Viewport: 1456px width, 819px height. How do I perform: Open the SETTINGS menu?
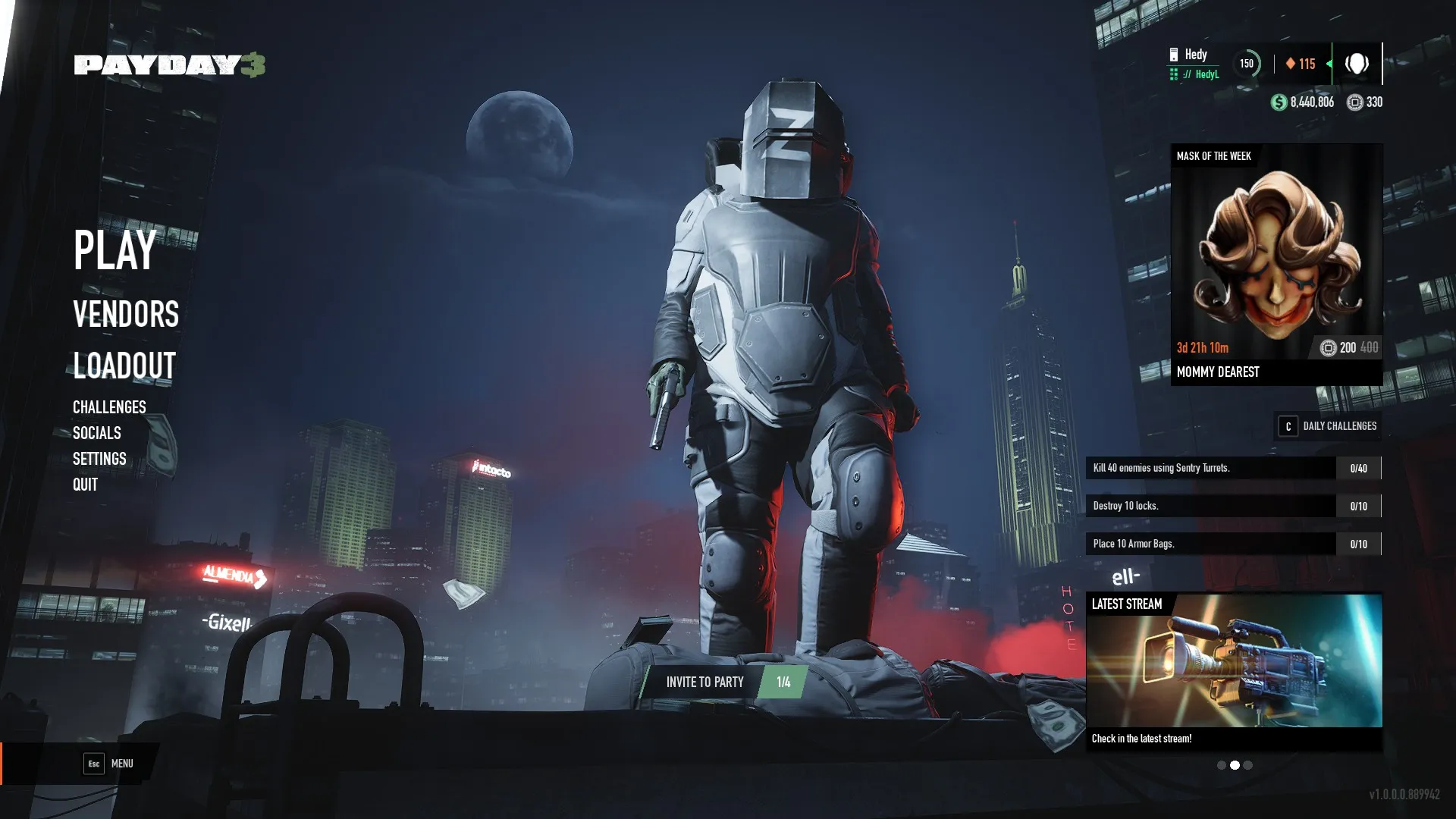point(99,459)
